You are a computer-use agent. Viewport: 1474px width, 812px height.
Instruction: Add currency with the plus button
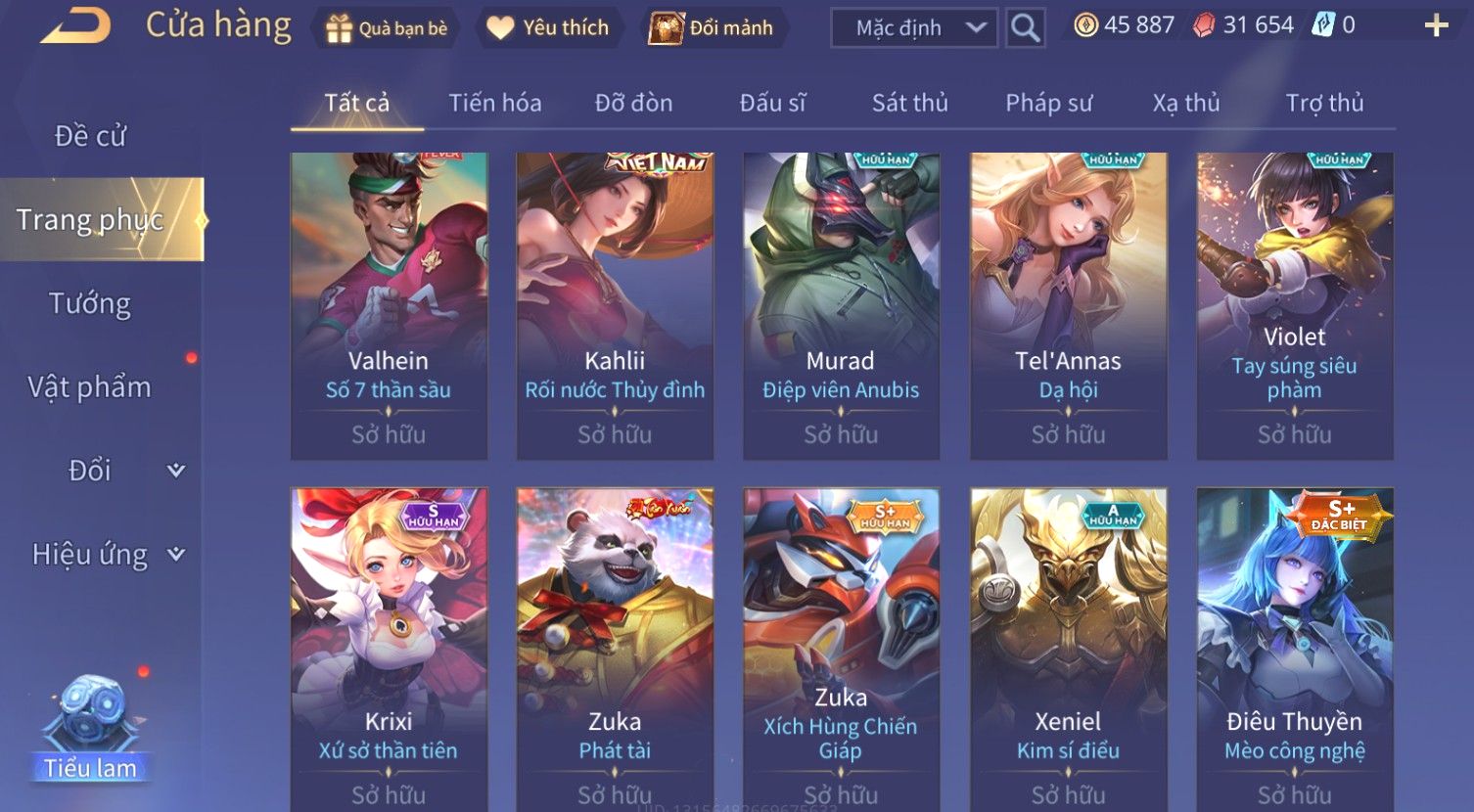pos(1436,26)
